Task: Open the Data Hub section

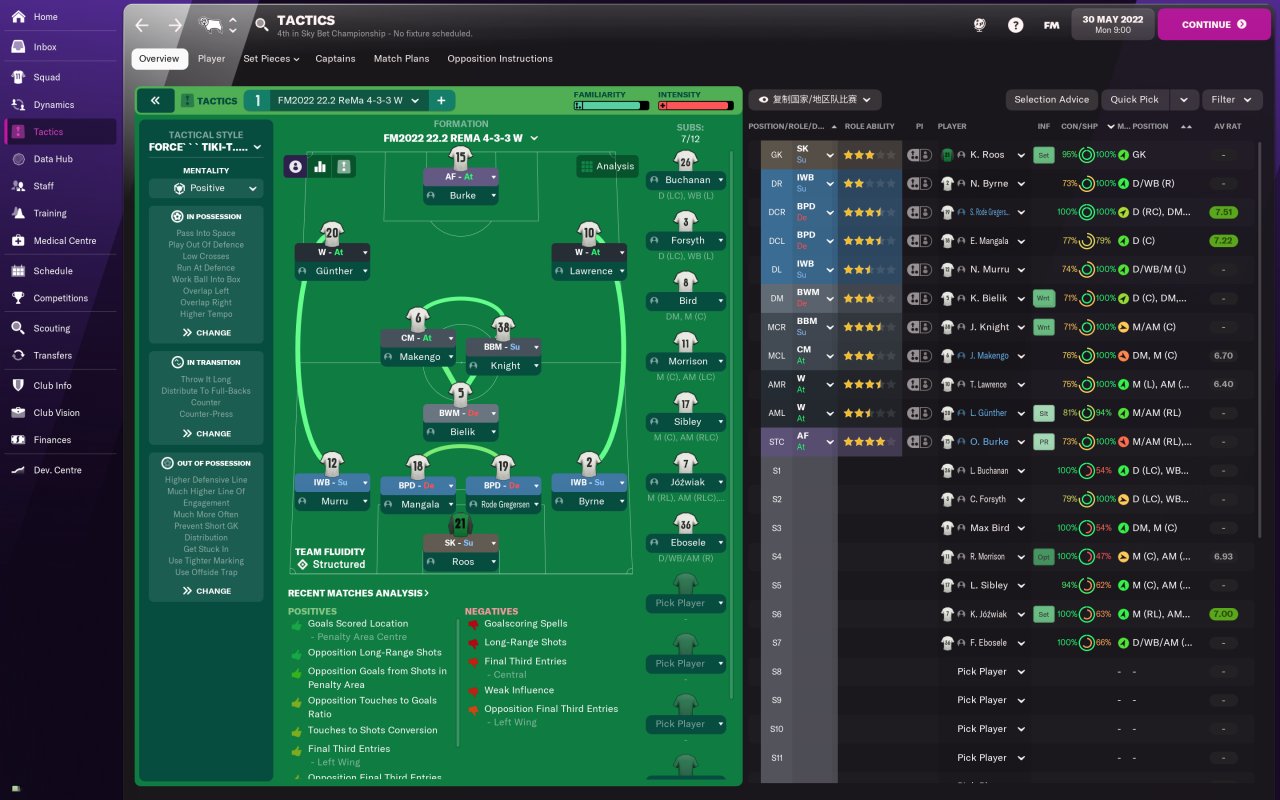Action: click(52, 159)
